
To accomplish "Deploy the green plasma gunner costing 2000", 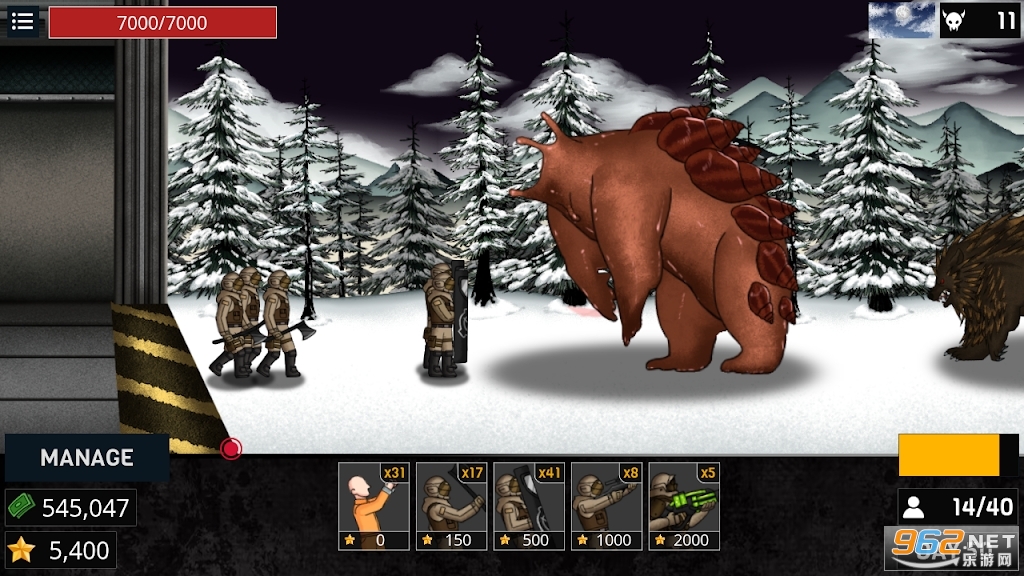I will pyautogui.click(x=684, y=506).
